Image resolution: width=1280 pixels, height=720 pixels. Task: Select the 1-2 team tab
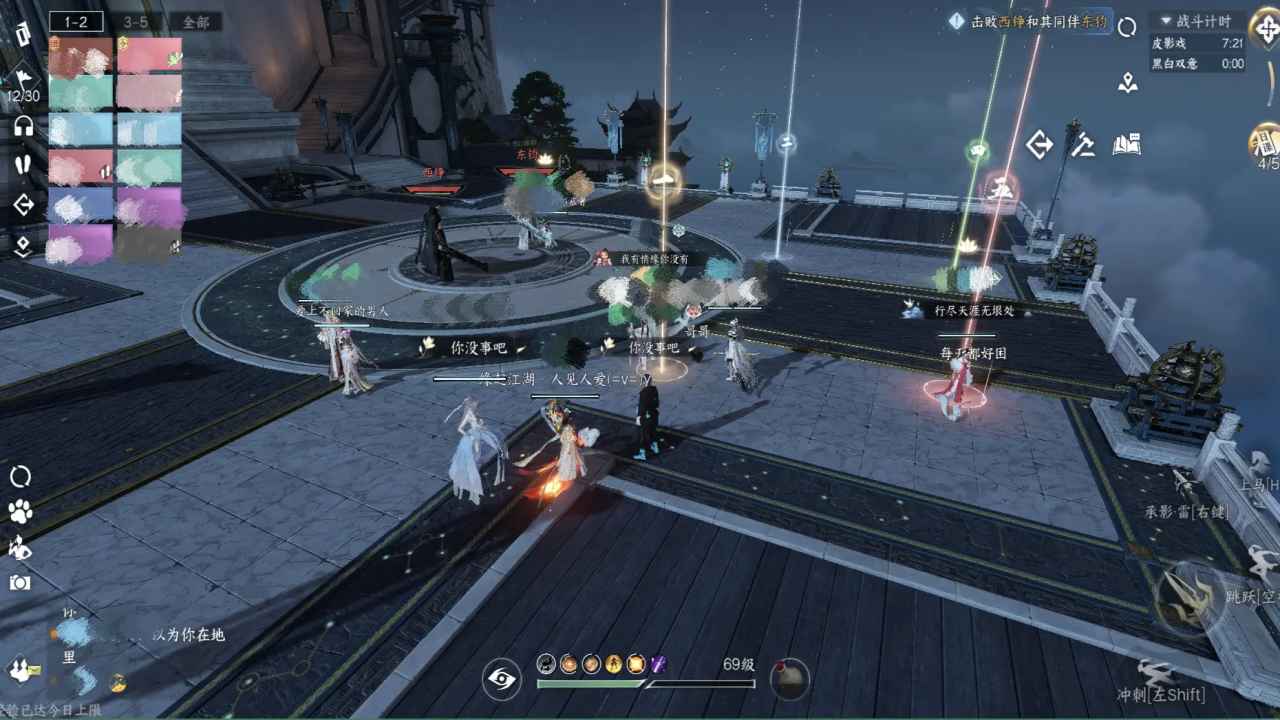click(76, 21)
